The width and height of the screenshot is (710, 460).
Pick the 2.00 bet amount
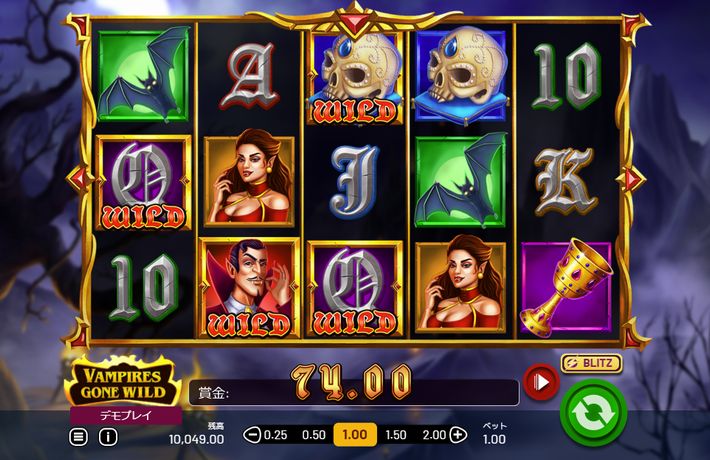pyautogui.click(x=434, y=435)
